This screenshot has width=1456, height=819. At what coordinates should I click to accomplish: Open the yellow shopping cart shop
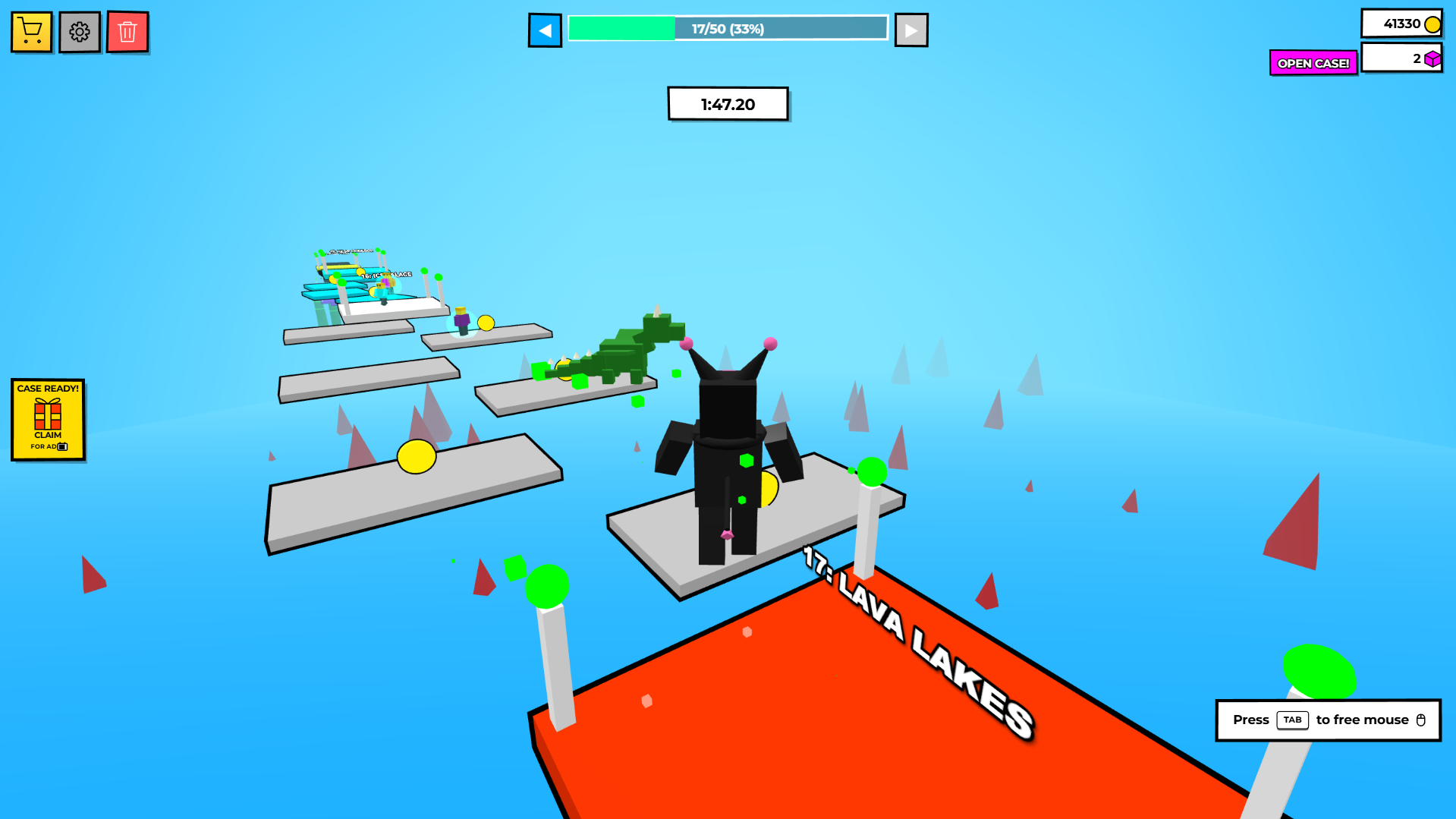point(31,32)
